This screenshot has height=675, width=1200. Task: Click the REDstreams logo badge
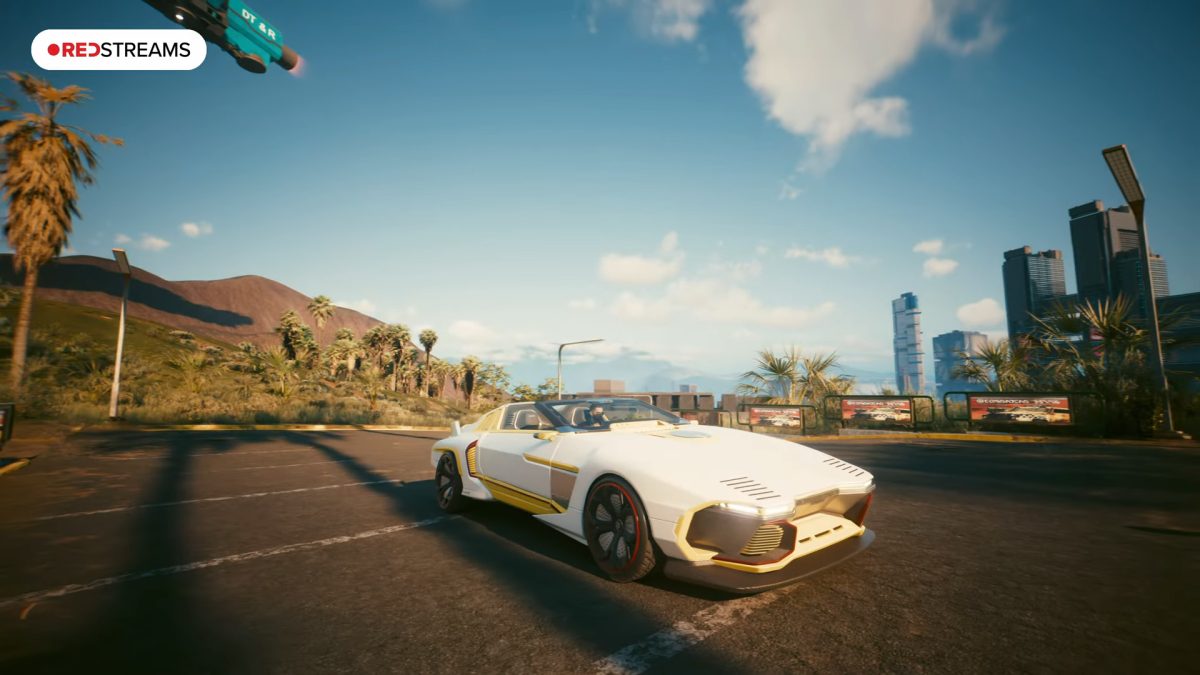tap(118, 50)
